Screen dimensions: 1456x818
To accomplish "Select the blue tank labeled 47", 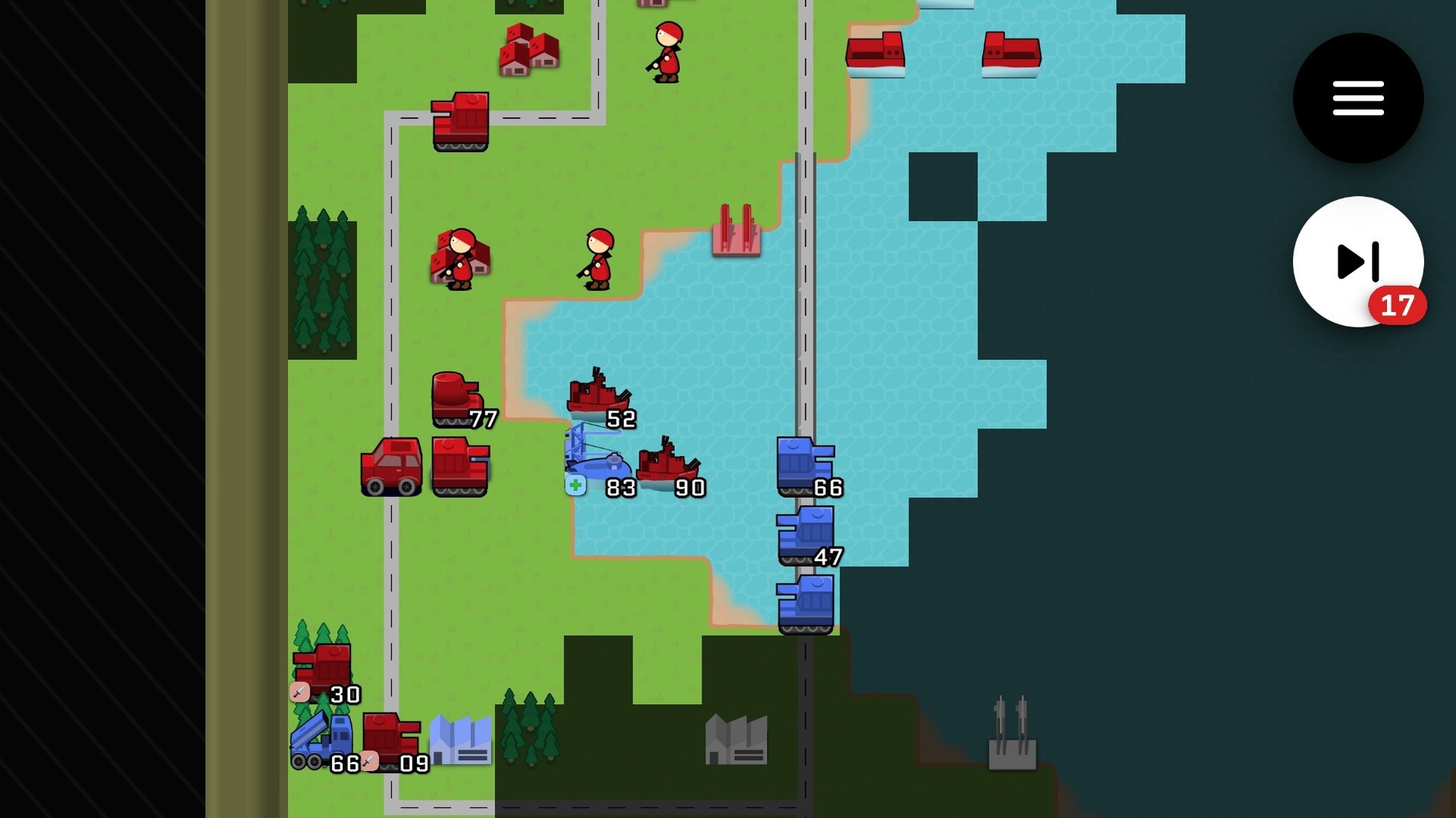I will pos(805,531).
